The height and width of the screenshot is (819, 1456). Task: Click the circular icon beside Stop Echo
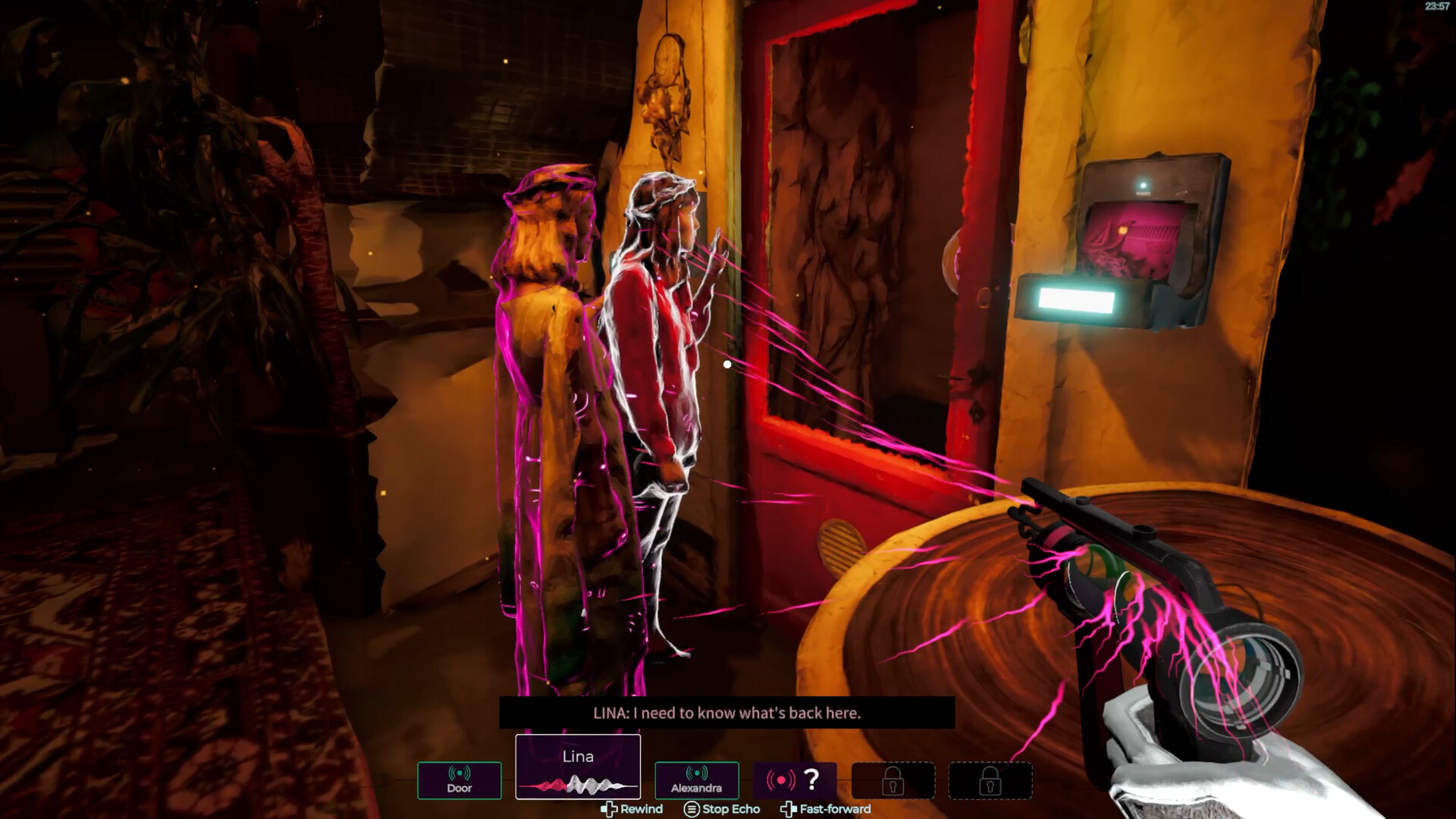tap(692, 809)
